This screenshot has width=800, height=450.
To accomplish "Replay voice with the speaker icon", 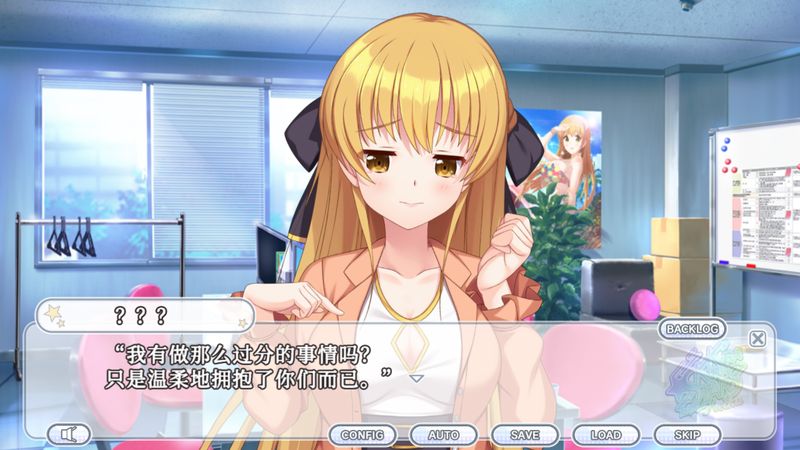I will tap(69, 434).
